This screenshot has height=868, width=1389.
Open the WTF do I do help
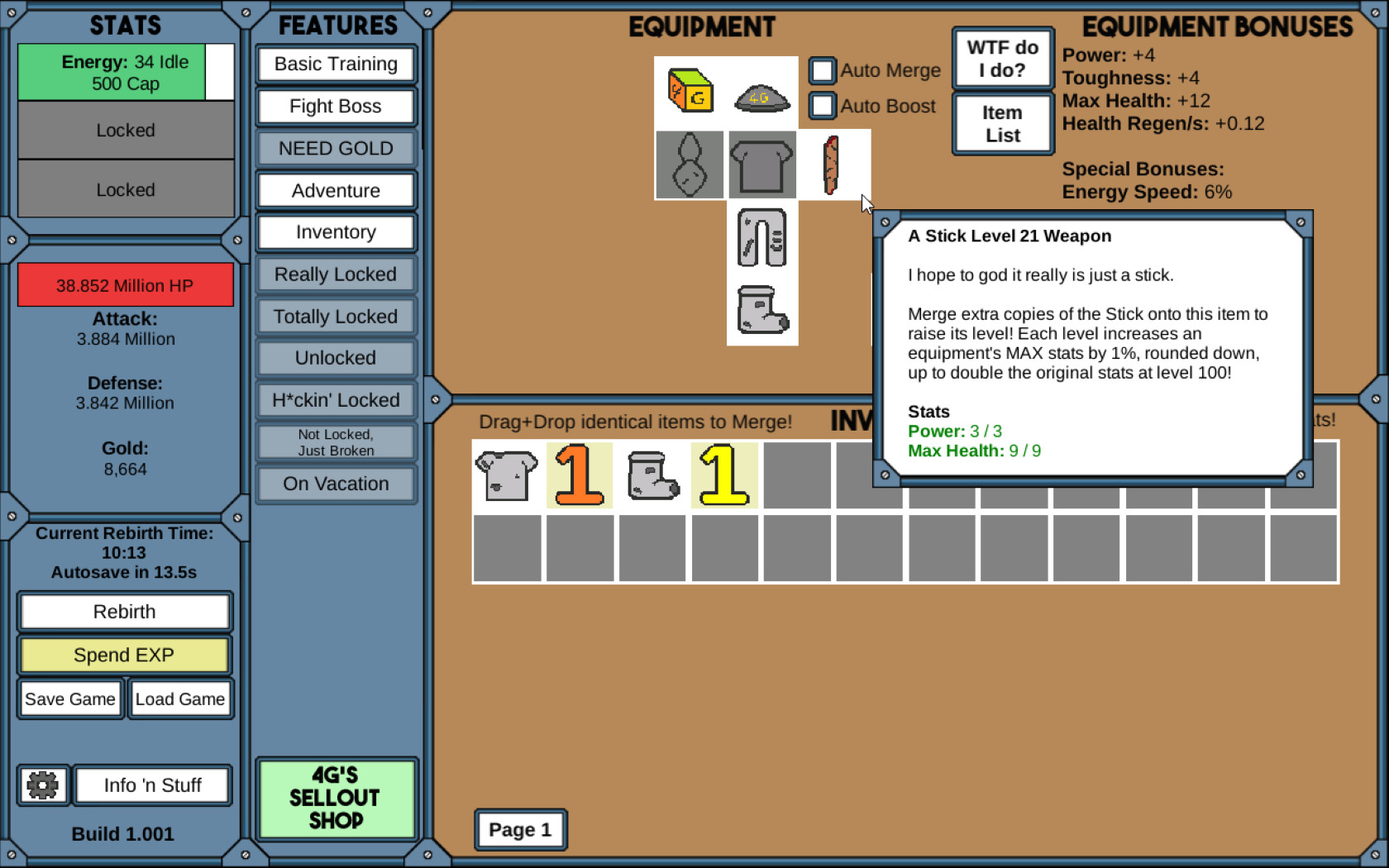click(1002, 57)
